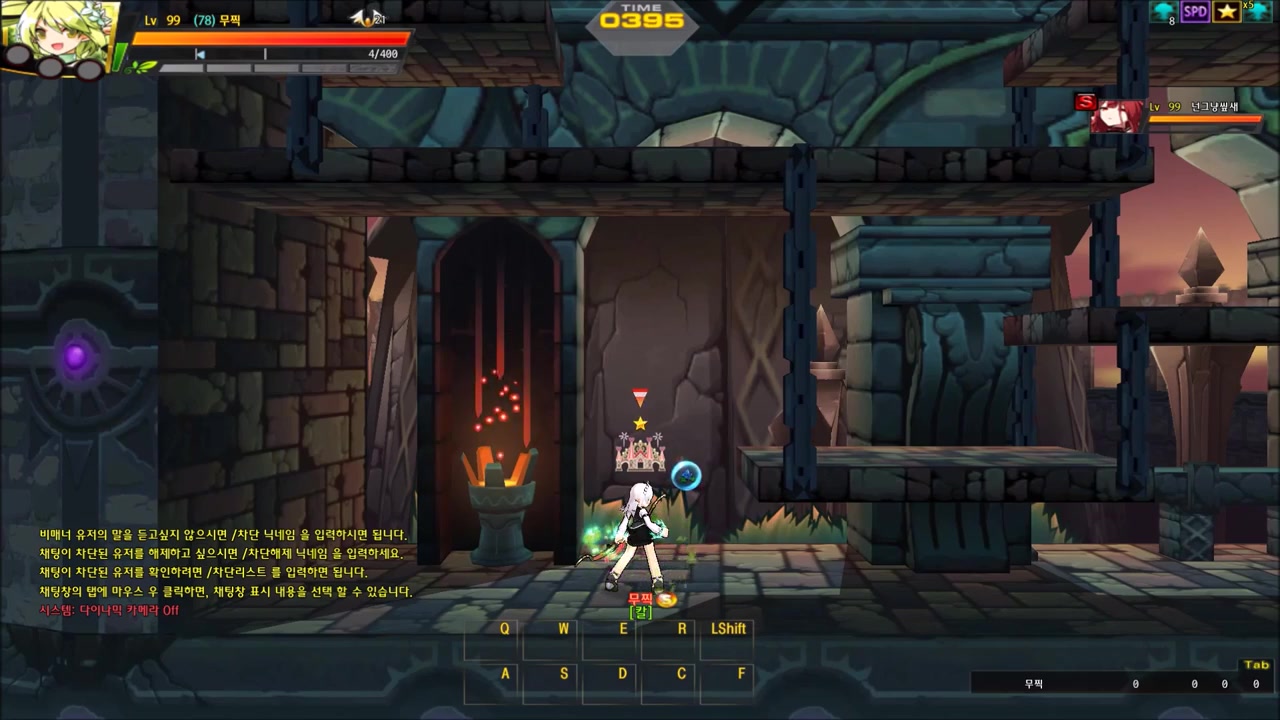1280x720 pixels.
Task: Select the red-haired opponent portrait
Action: coord(1118,116)
